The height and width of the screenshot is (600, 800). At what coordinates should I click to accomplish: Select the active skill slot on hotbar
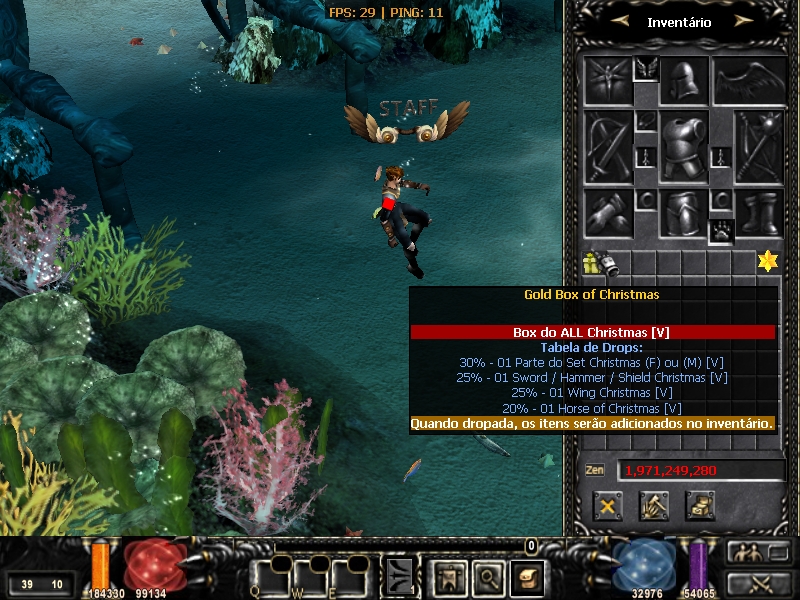pyautogui.click(x=400, y=576)
